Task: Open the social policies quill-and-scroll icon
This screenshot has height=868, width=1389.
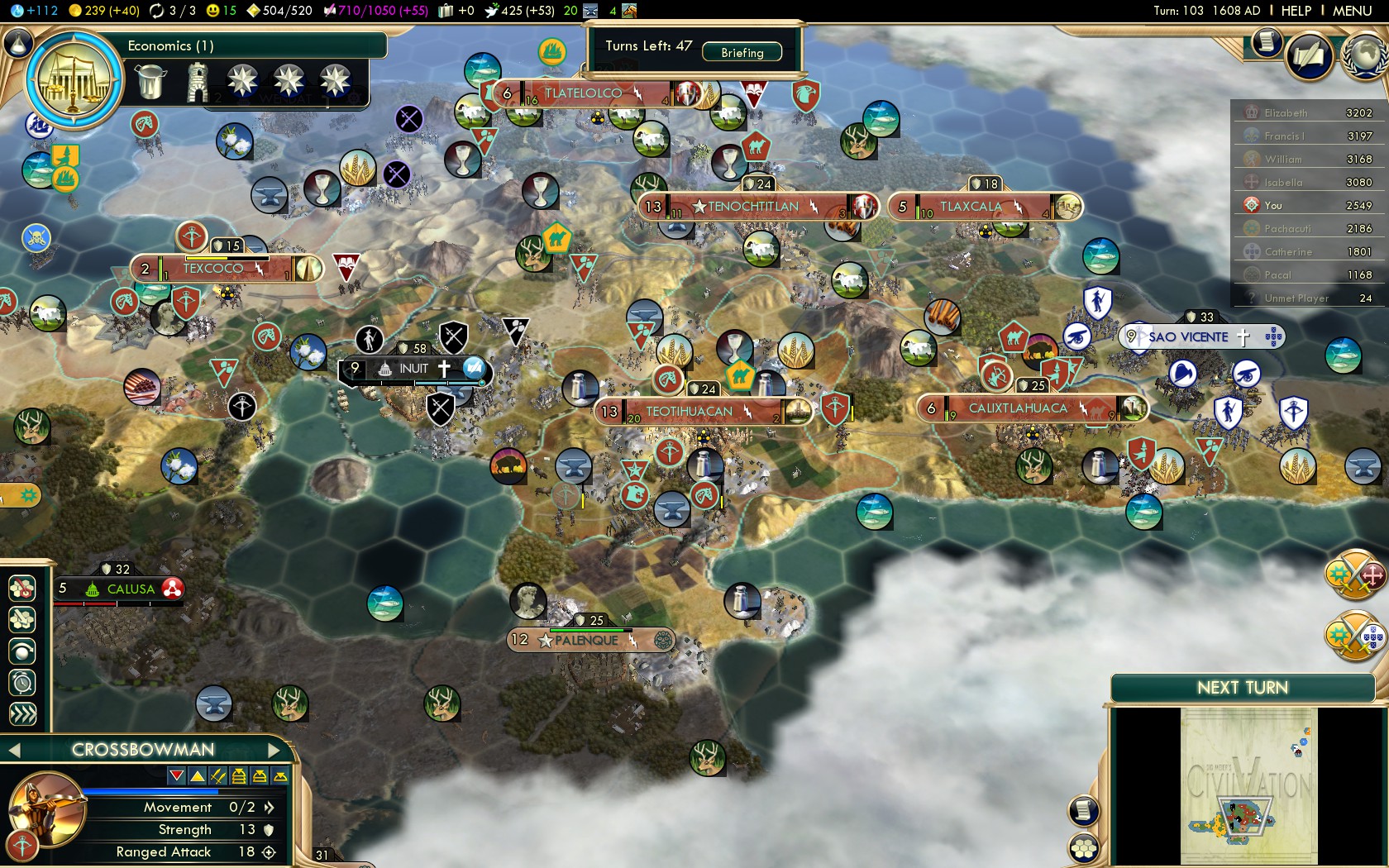Action: pyautogui.click(x=1310, y=56)
